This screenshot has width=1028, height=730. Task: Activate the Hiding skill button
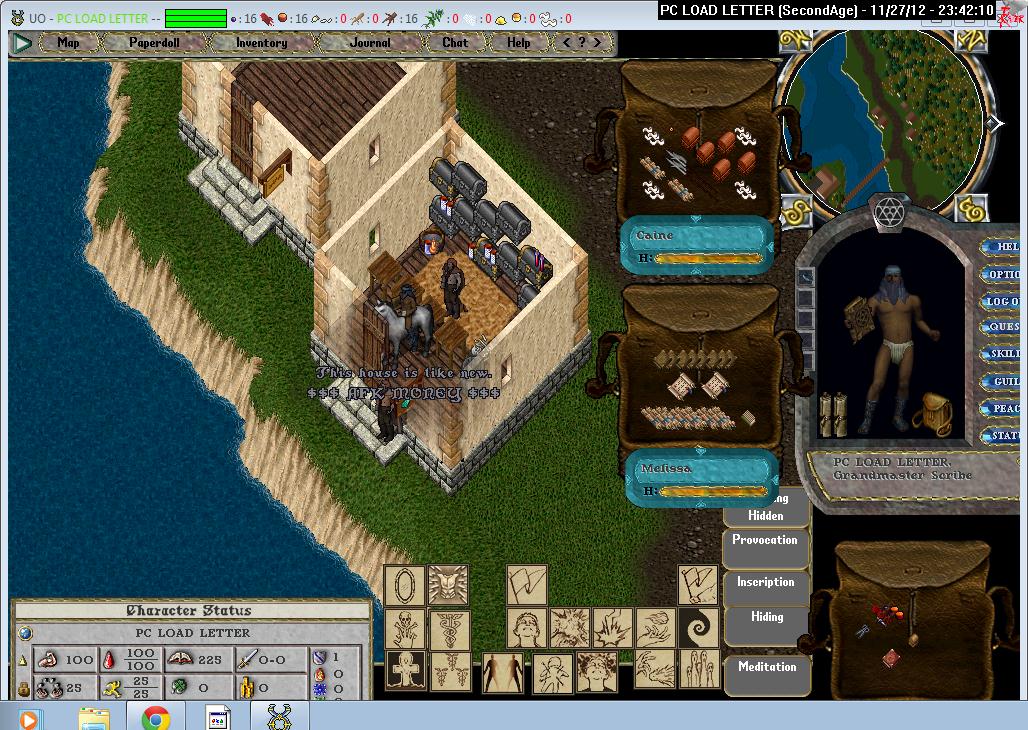coord(767,618)
